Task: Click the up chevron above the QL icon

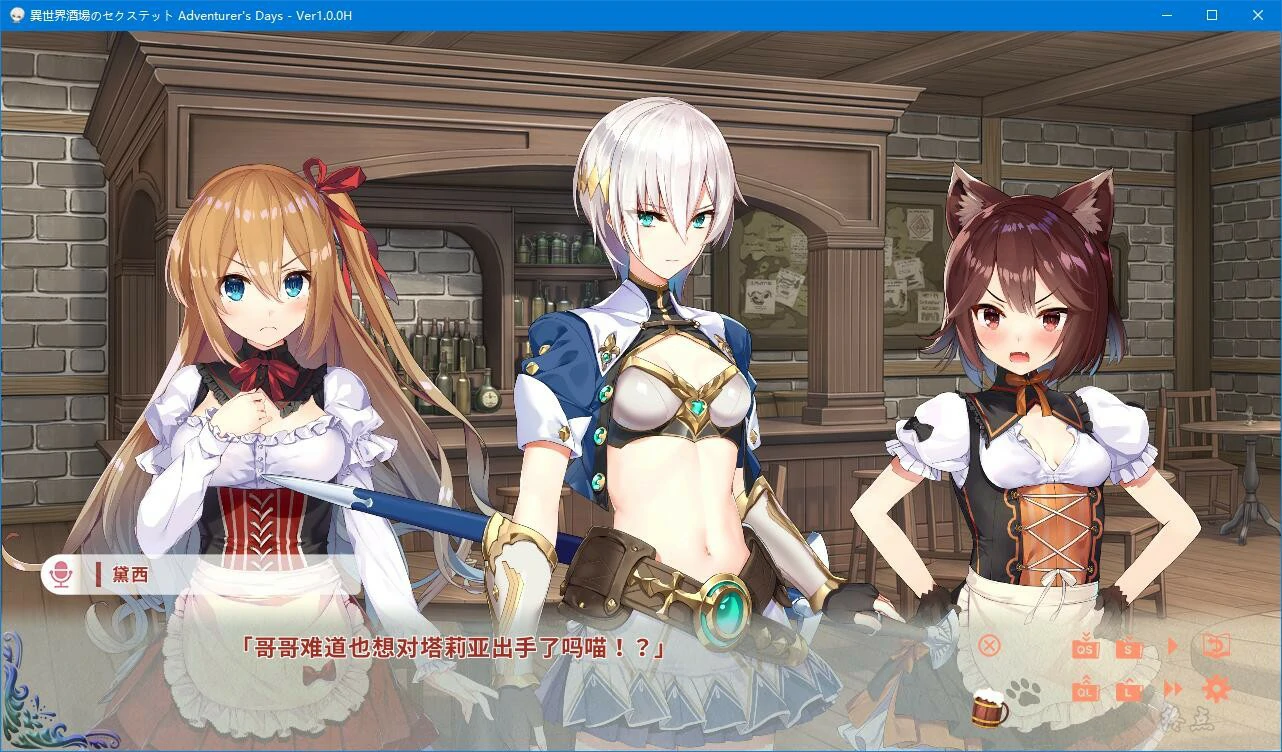Action: (1086, 680)
